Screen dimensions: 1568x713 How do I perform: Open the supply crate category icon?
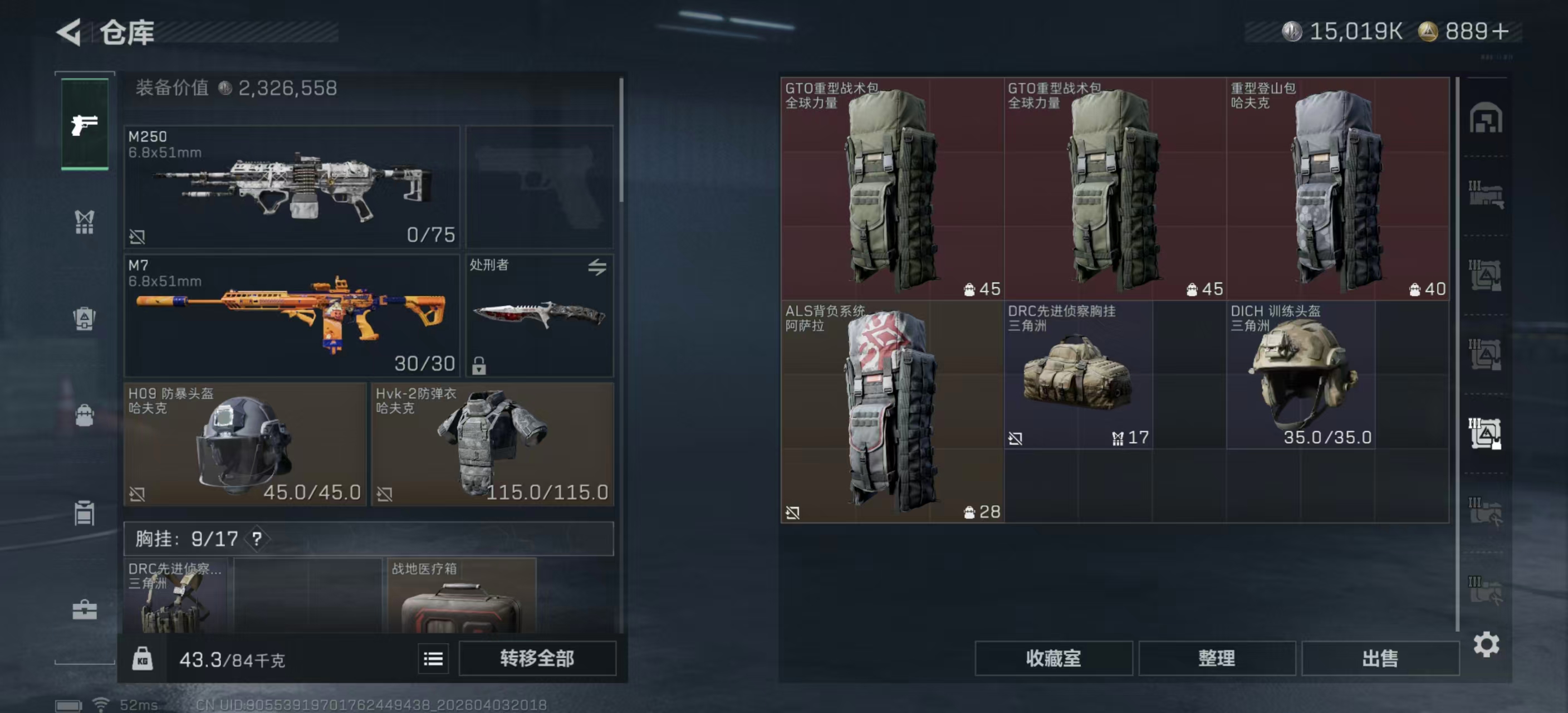tap(84, 512)
